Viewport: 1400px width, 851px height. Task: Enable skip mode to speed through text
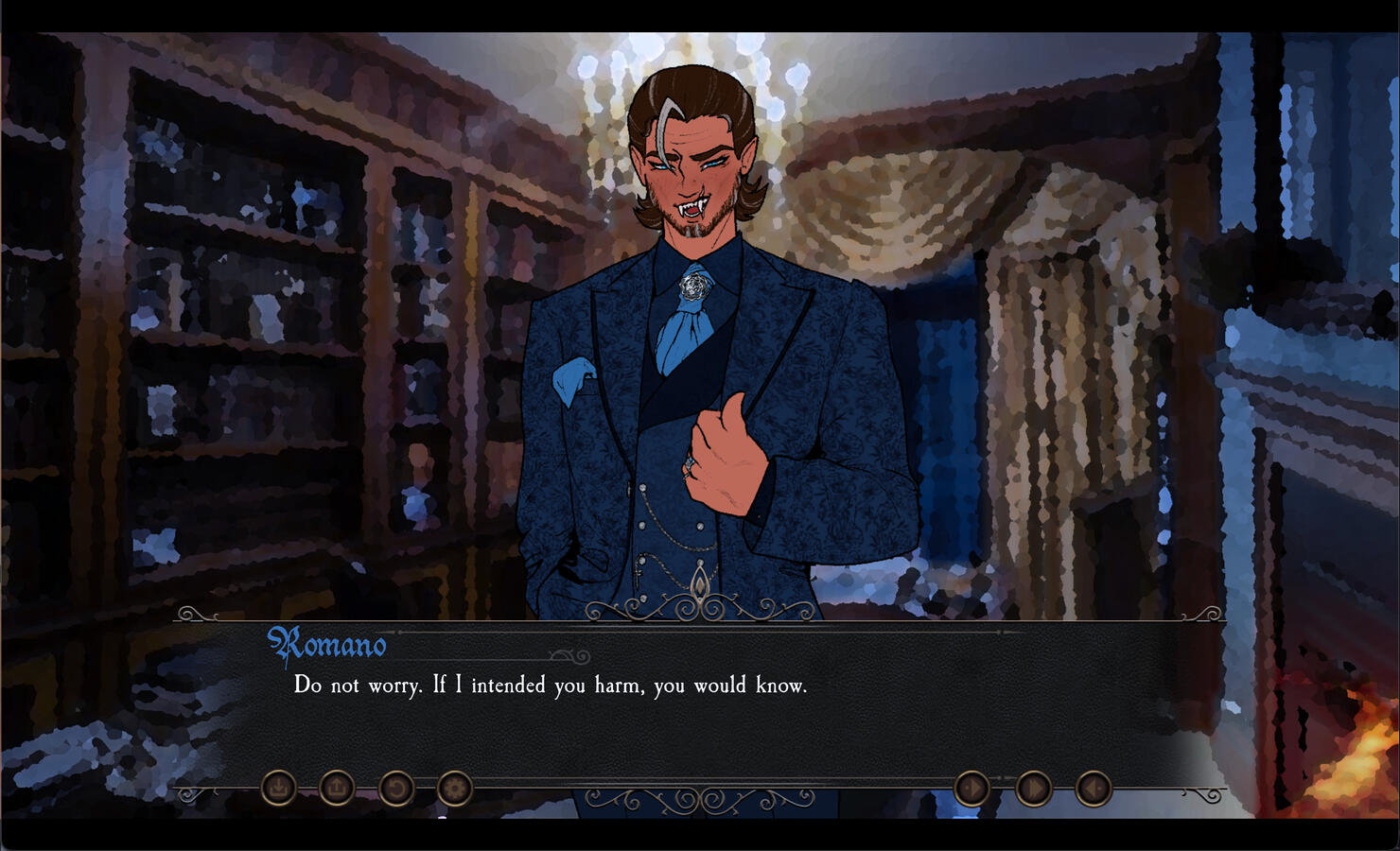1031,786
